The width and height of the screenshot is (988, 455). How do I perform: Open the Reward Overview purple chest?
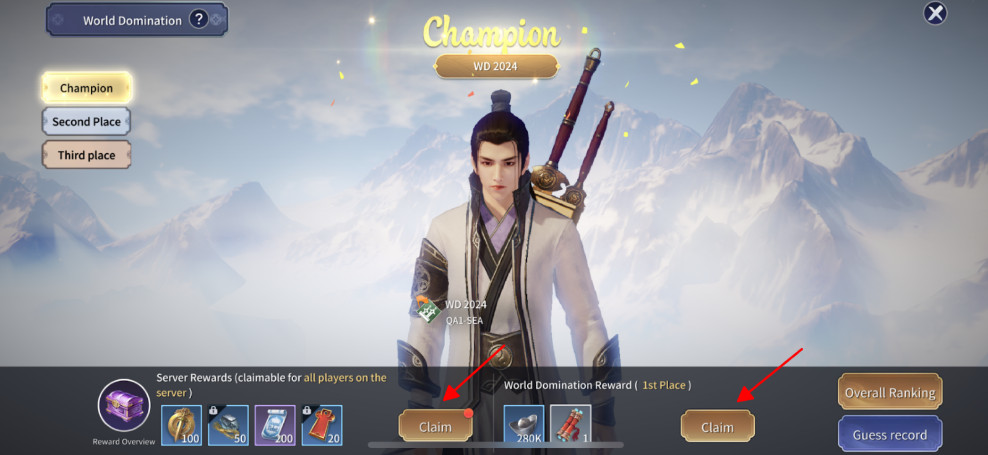click(123, 407)
